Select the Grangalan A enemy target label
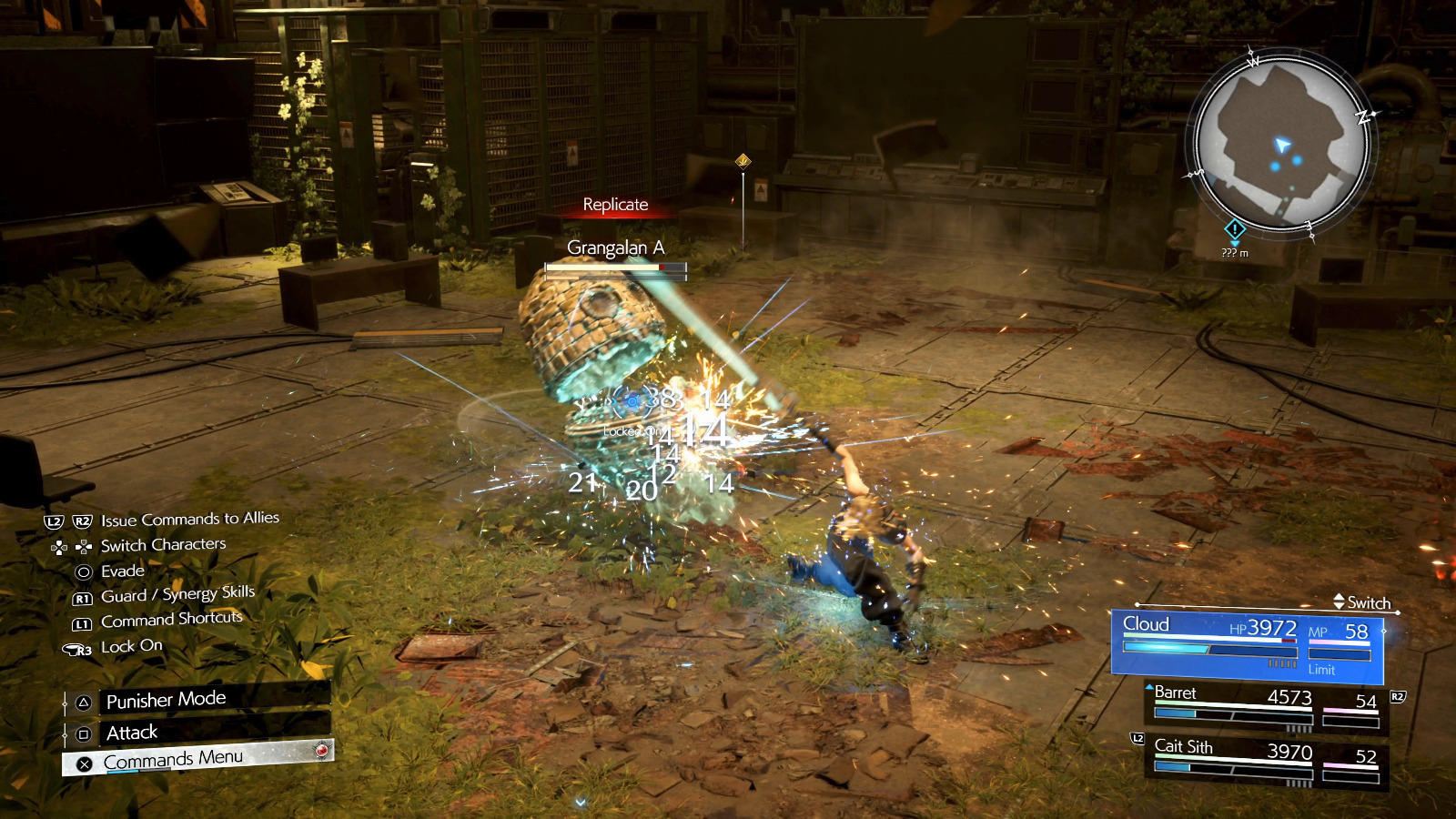The image size is (1456, 819). 615,248
